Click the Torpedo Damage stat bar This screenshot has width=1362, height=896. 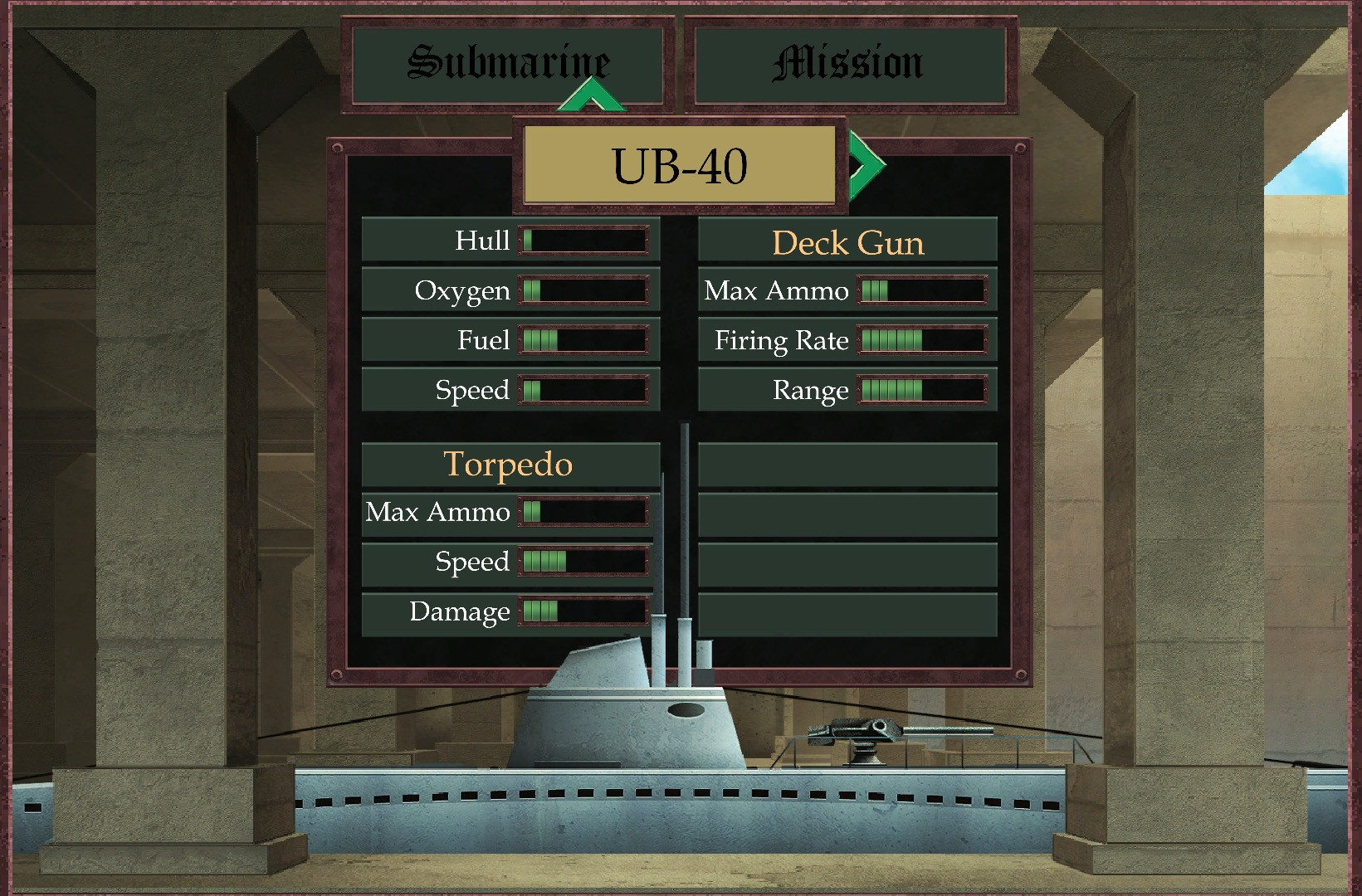tap(584, 612)
